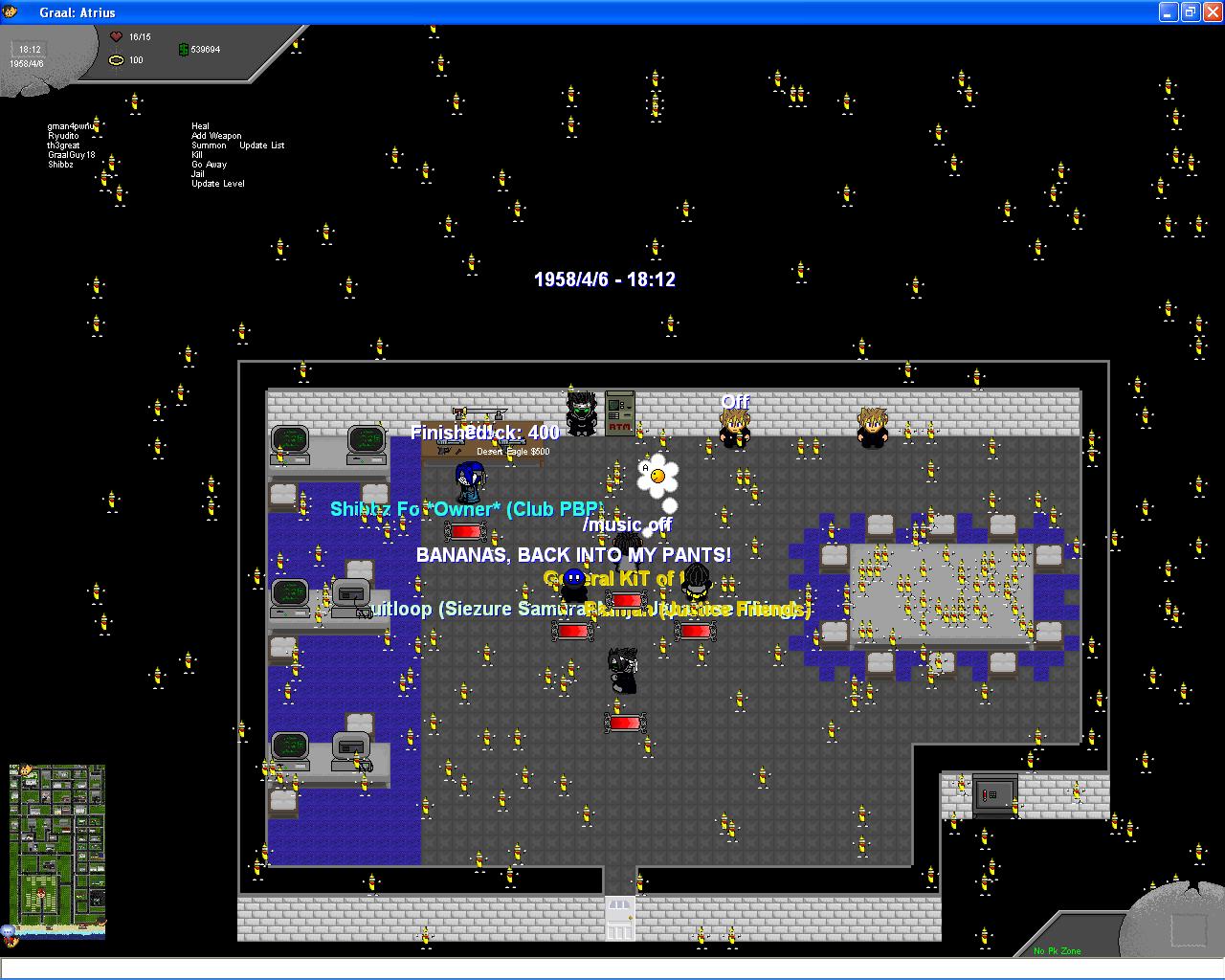This screenshot has width=1225, height=980.
Task: Trigger the Kill command
Action: pyautogui.click(x=197, y=155)
